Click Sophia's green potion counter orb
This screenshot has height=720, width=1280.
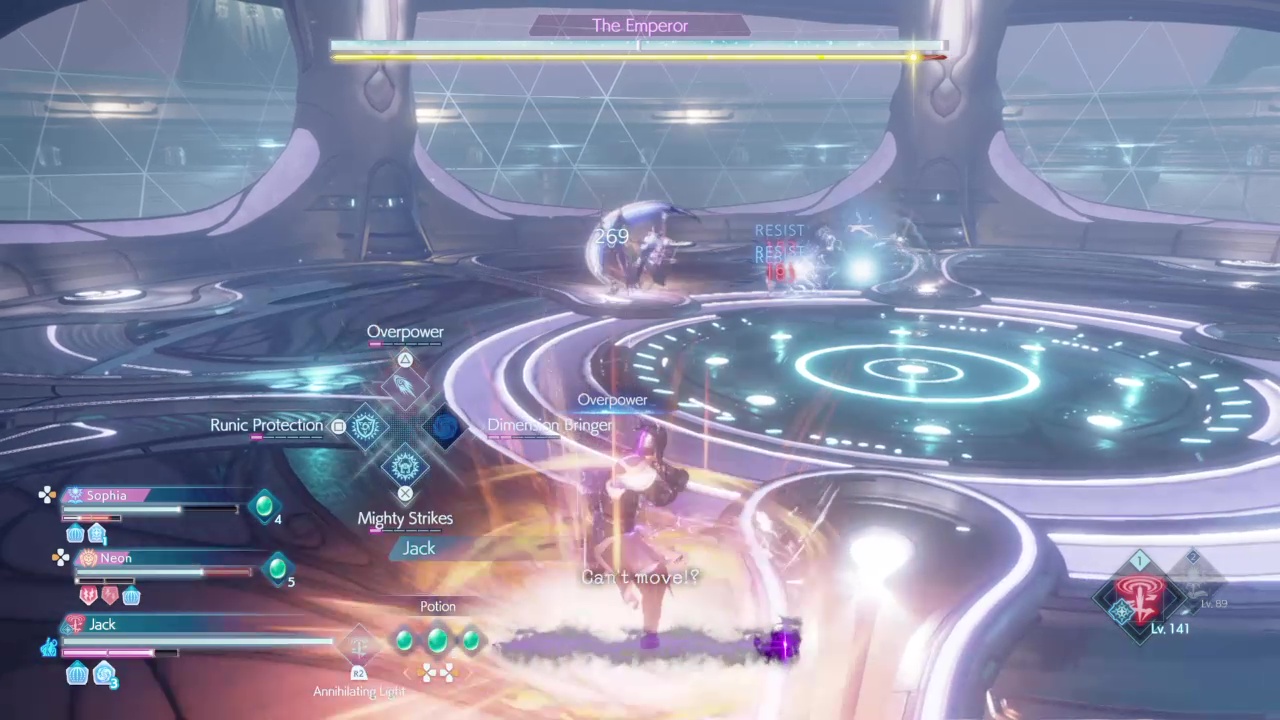point(264,507)
